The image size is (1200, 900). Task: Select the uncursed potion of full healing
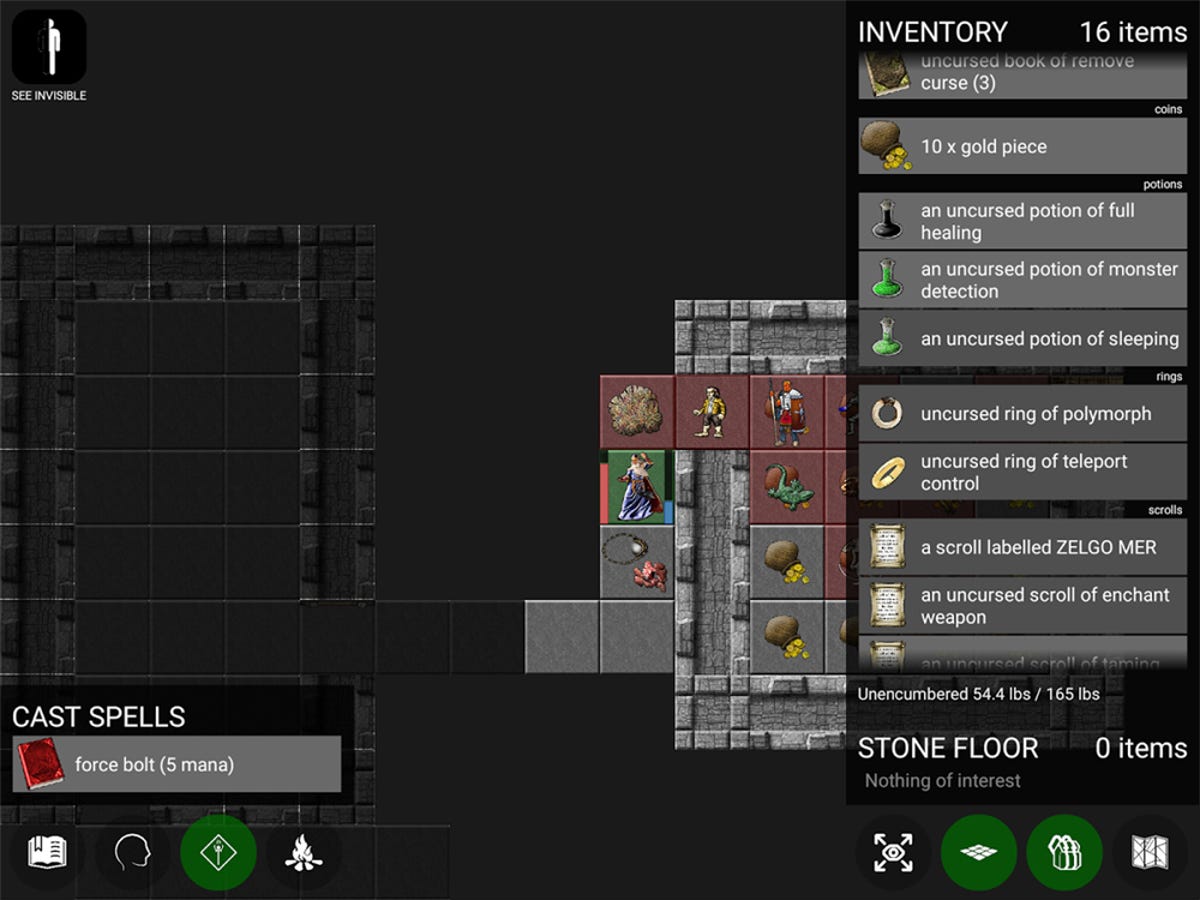[1022, 221]
